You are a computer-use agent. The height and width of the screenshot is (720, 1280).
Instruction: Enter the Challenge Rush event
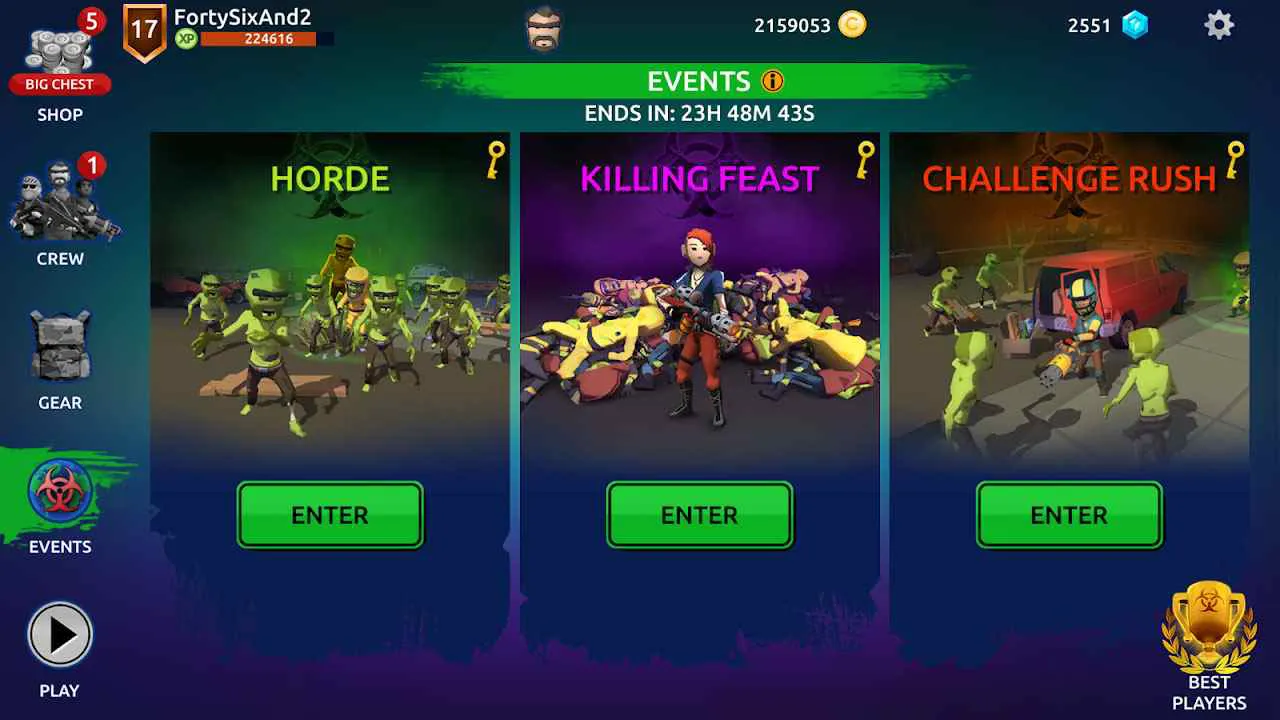pos(1069,515)
